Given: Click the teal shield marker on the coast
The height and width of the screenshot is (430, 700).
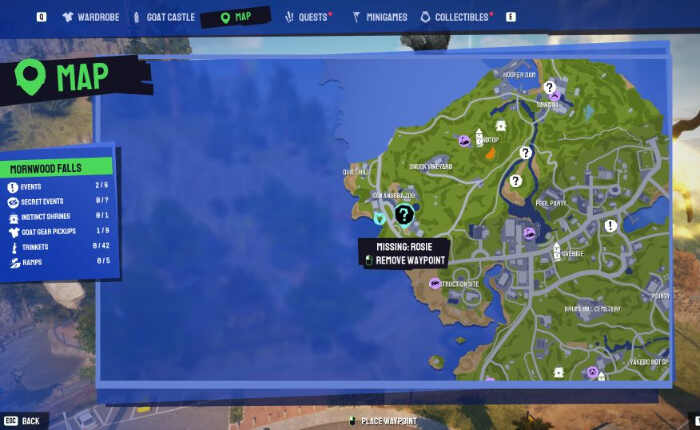Looking at the screenshot, I should pyautogui.click(x=379, y=217).
